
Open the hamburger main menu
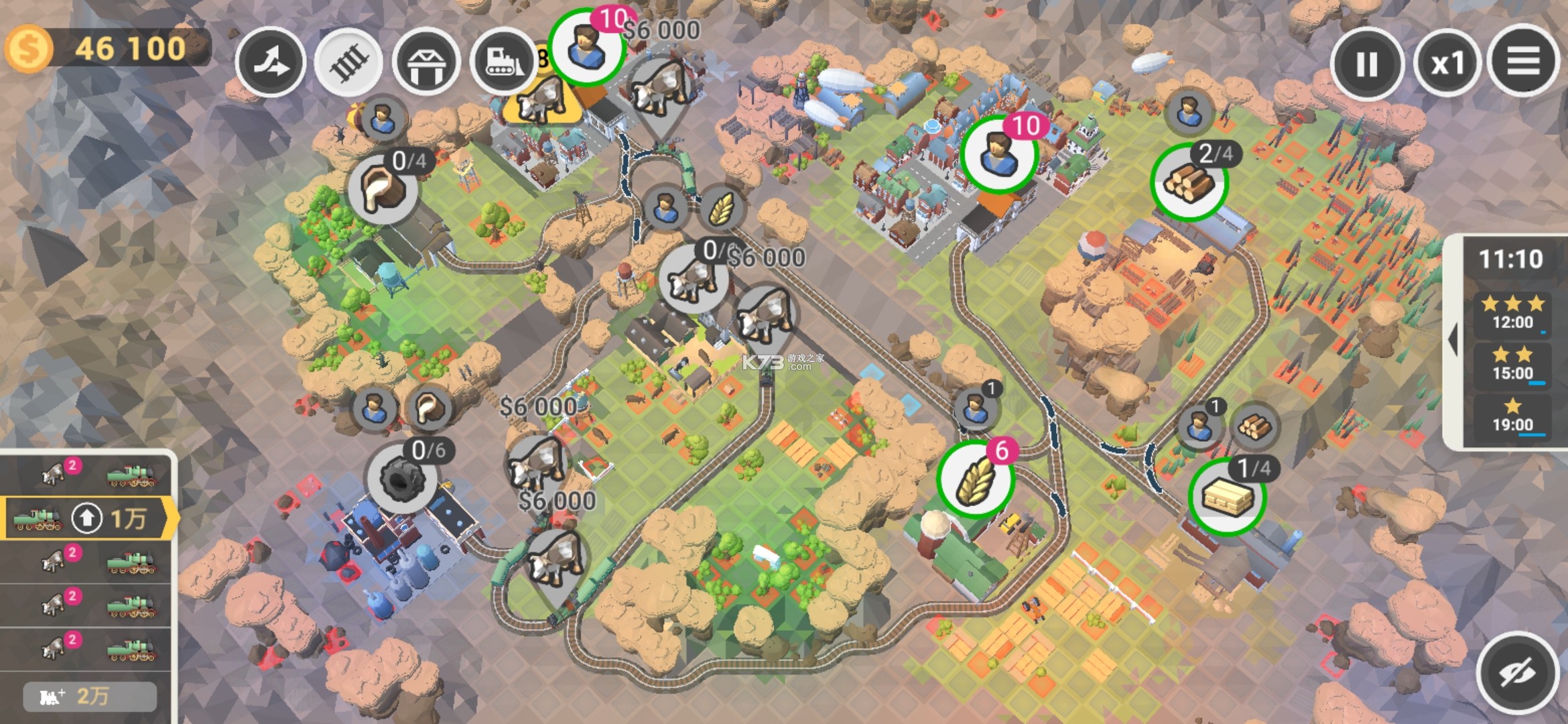[x=1523, y=62]
